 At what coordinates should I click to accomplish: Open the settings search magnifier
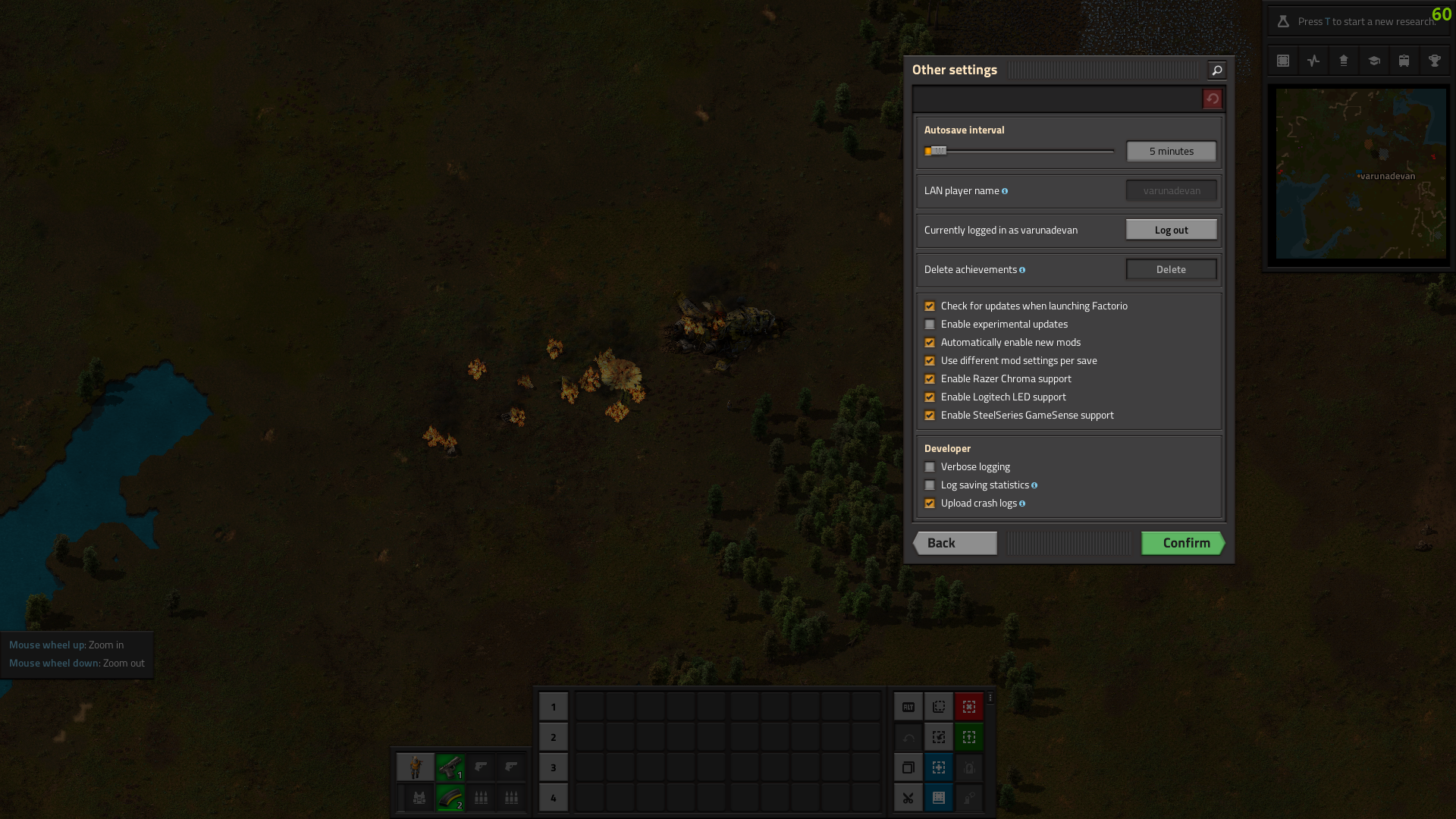click(1216, 71)
